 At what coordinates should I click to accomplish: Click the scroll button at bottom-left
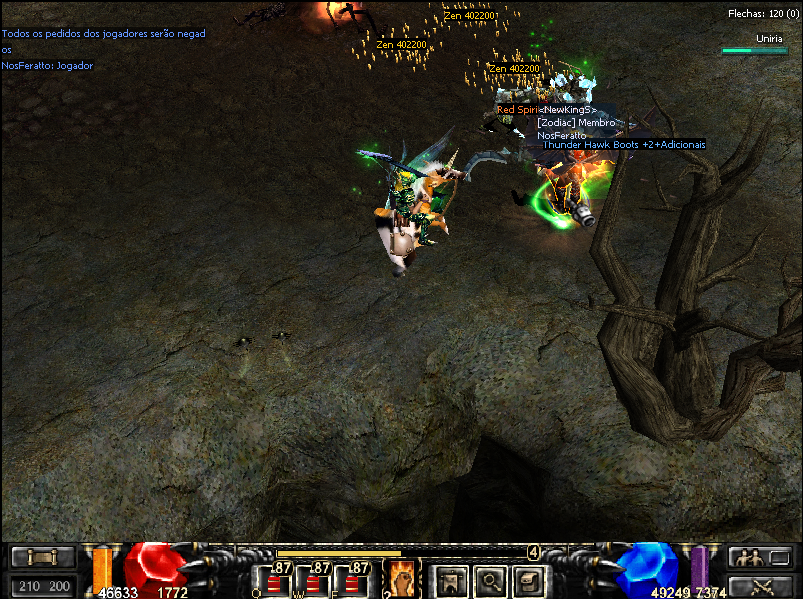tap(42, 557)
